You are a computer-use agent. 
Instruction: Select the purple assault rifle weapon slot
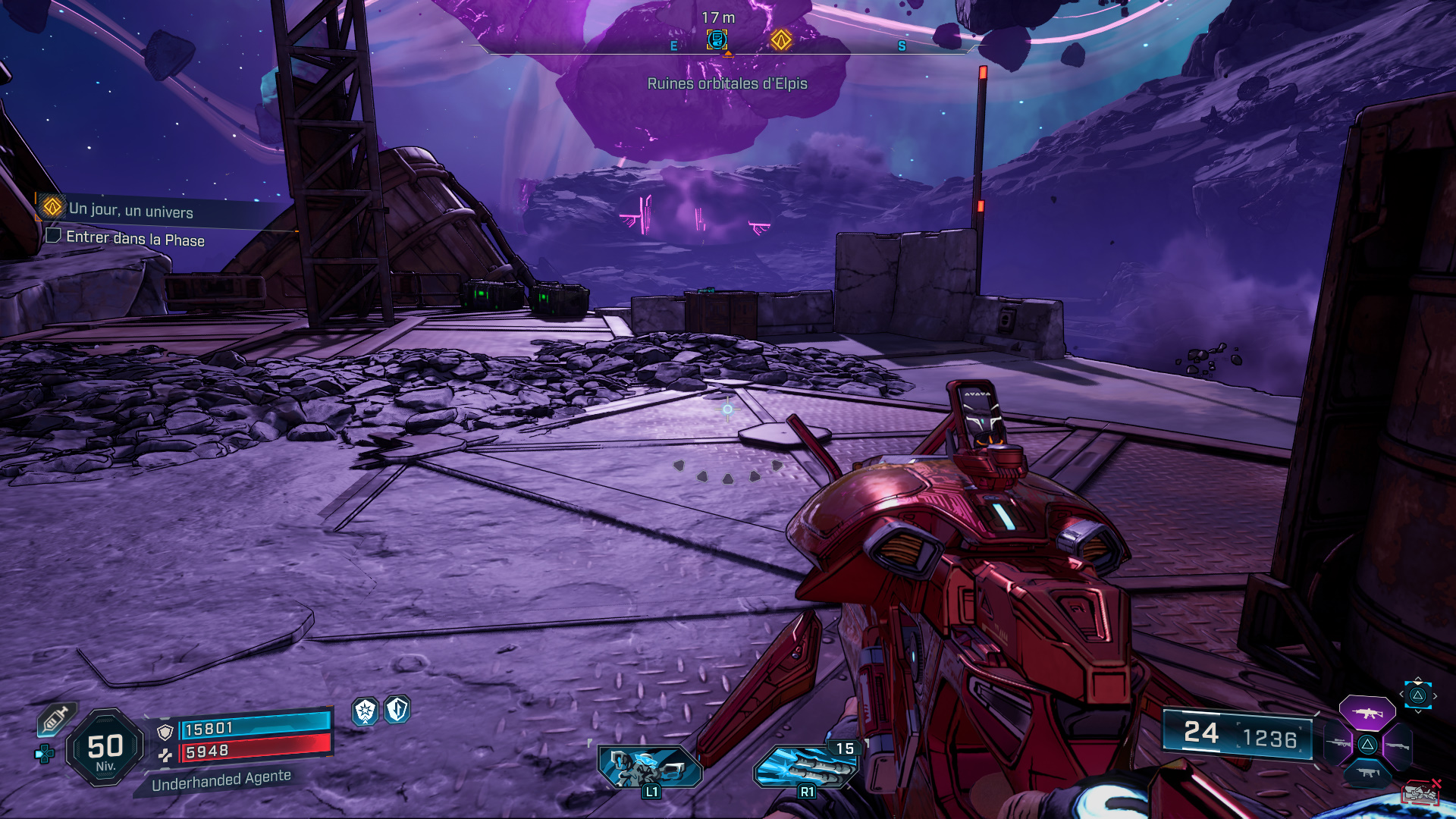point(1367,713)
